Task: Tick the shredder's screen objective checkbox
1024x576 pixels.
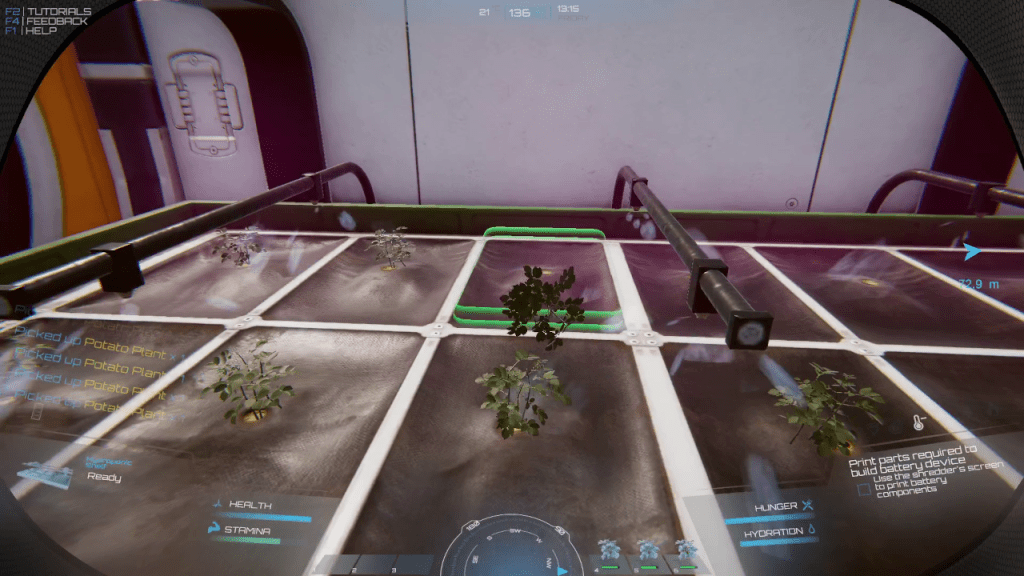Action: point(864,489)
